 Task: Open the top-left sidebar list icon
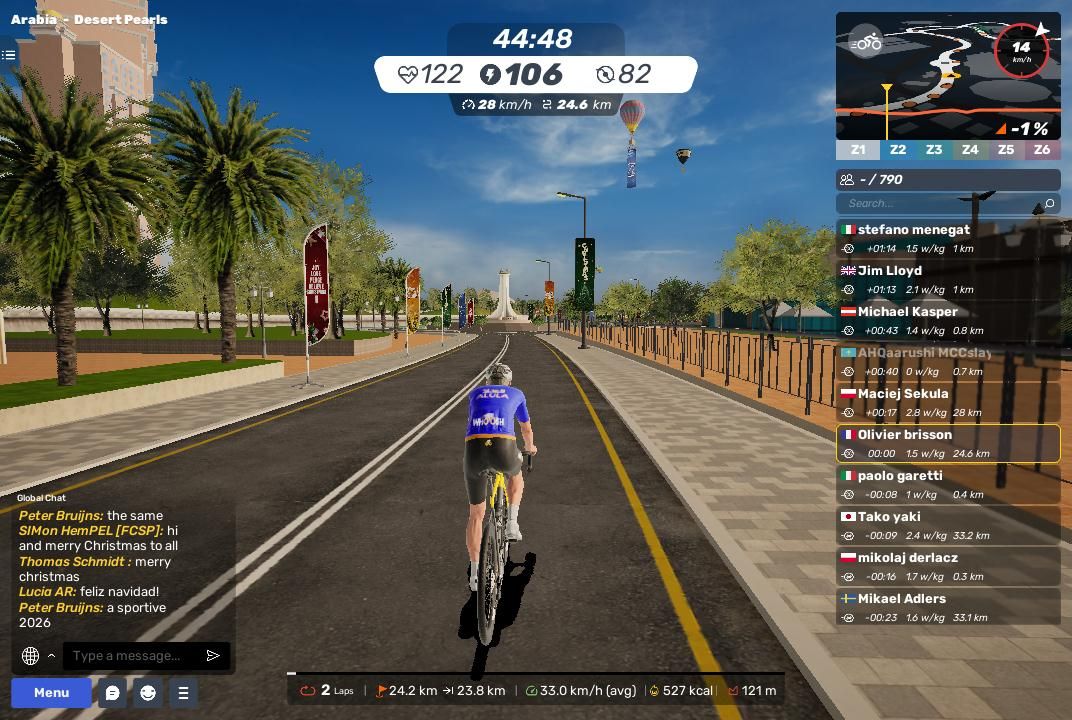9,55
